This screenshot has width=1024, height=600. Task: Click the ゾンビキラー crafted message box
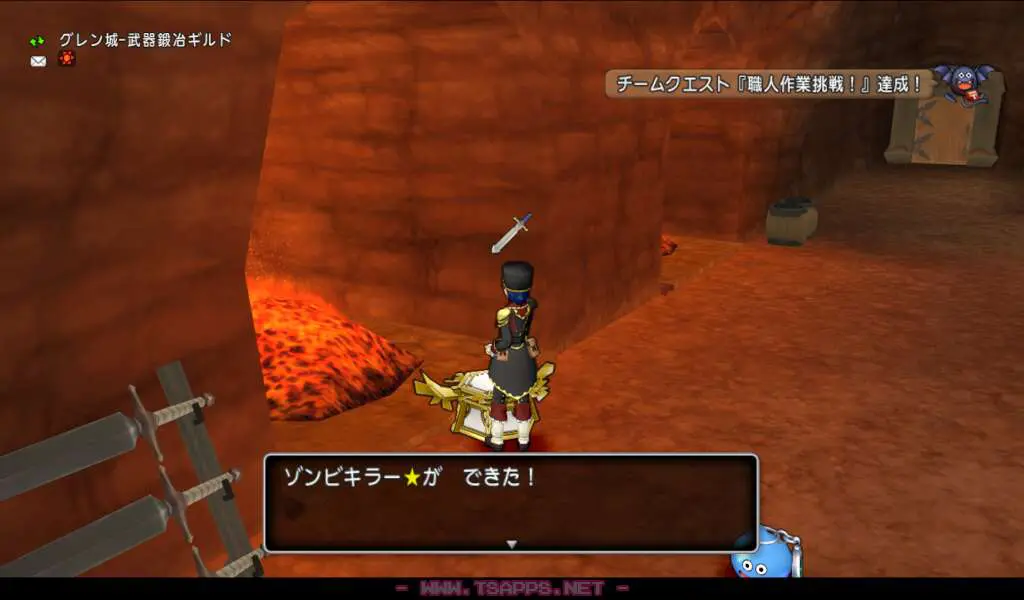click(510, 502)
